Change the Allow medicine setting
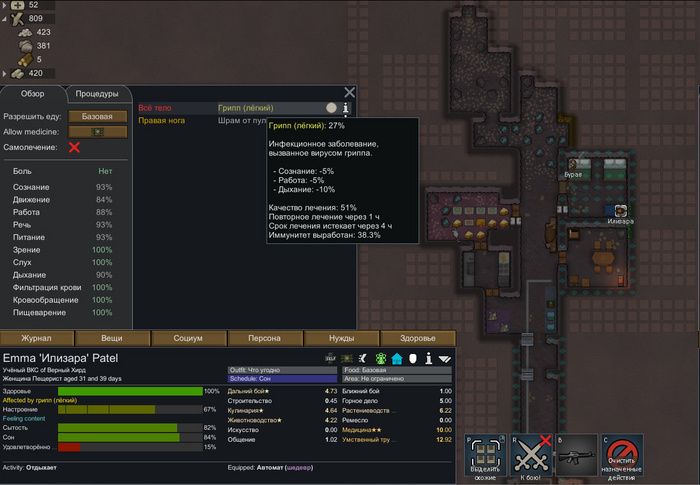700x485 pixels. point(97,131)
